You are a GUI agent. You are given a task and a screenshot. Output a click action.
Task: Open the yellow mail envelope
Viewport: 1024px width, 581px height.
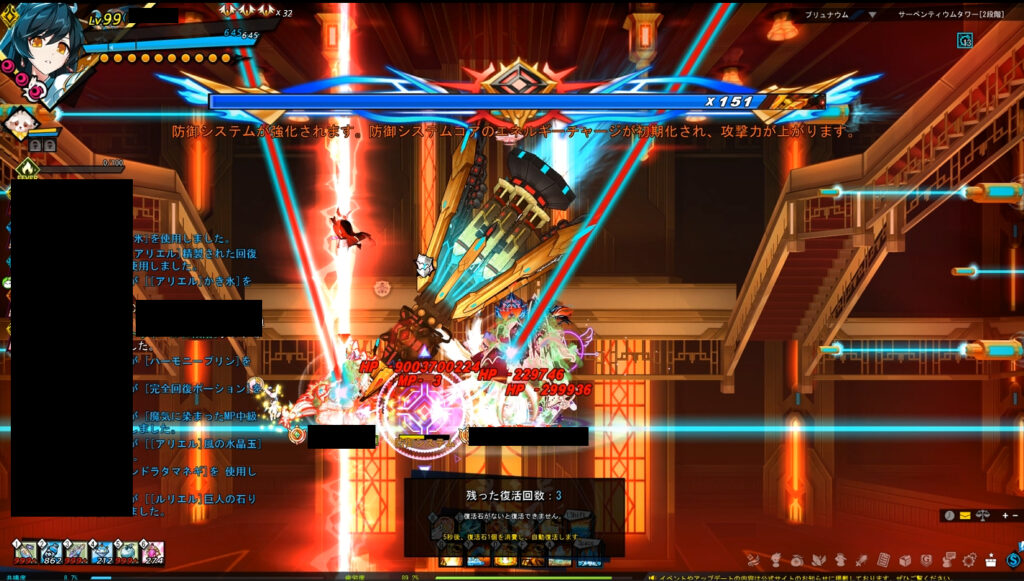[965, 515]
